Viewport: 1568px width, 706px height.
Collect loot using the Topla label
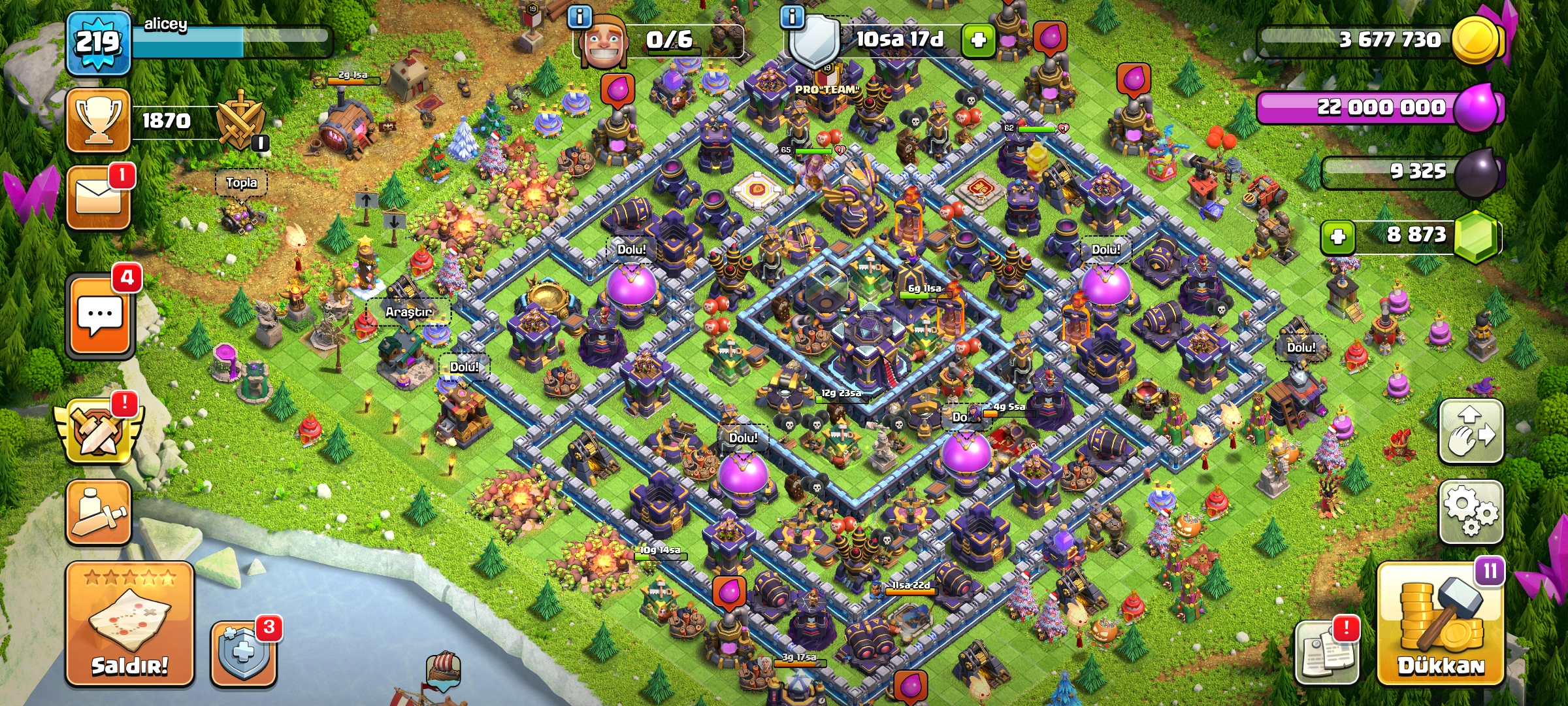click(241, 183)
